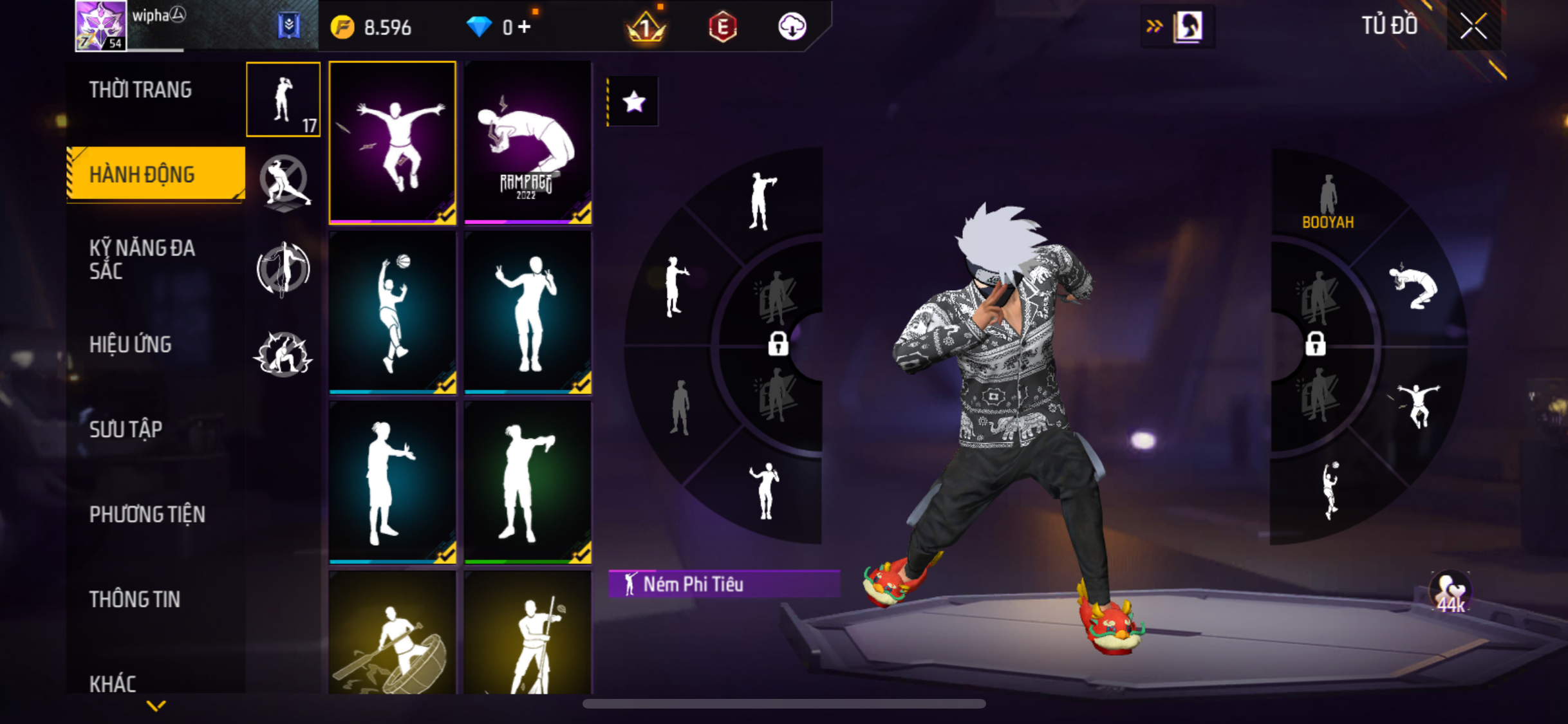Choose the thumbs-down emote tile

coord(528,482)
